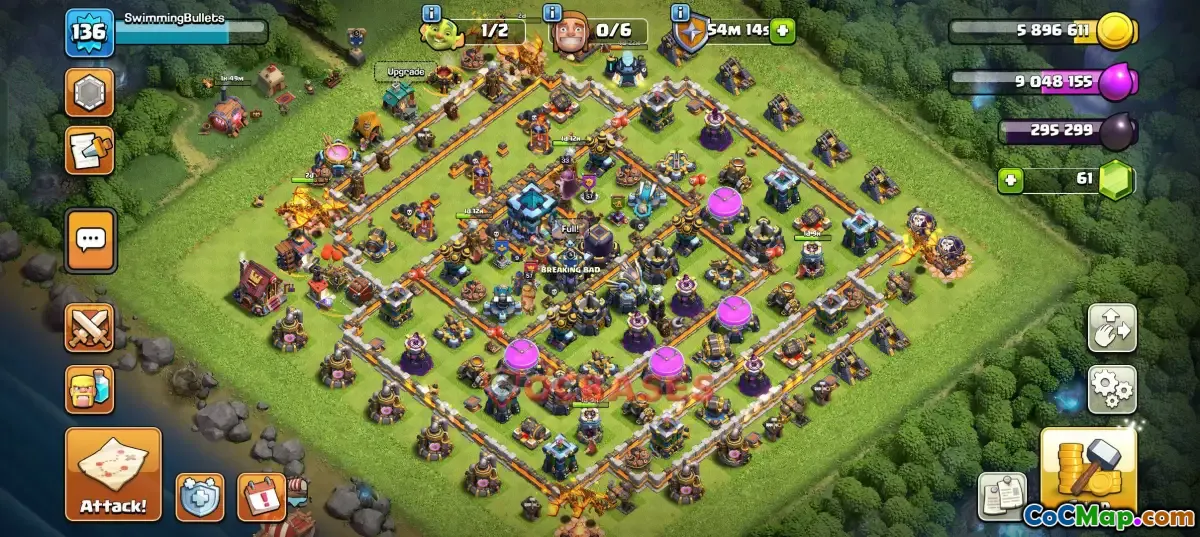Show the blue shield status button
This screenshot has height=537, width=1200.
pyautogui.click(x=200, y=497)
